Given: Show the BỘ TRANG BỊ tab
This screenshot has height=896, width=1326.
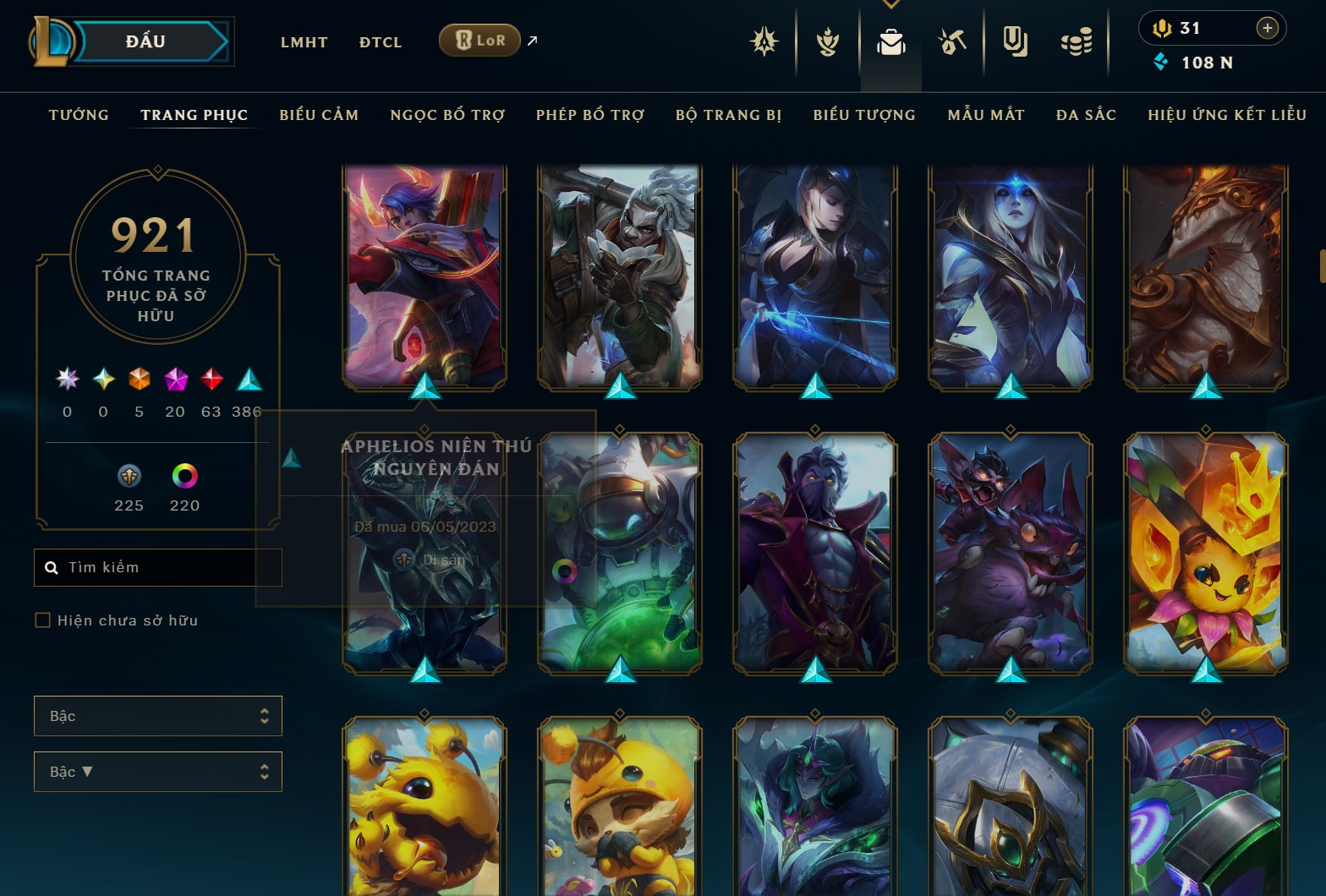Looking at the screenshot, I should 728,115.
